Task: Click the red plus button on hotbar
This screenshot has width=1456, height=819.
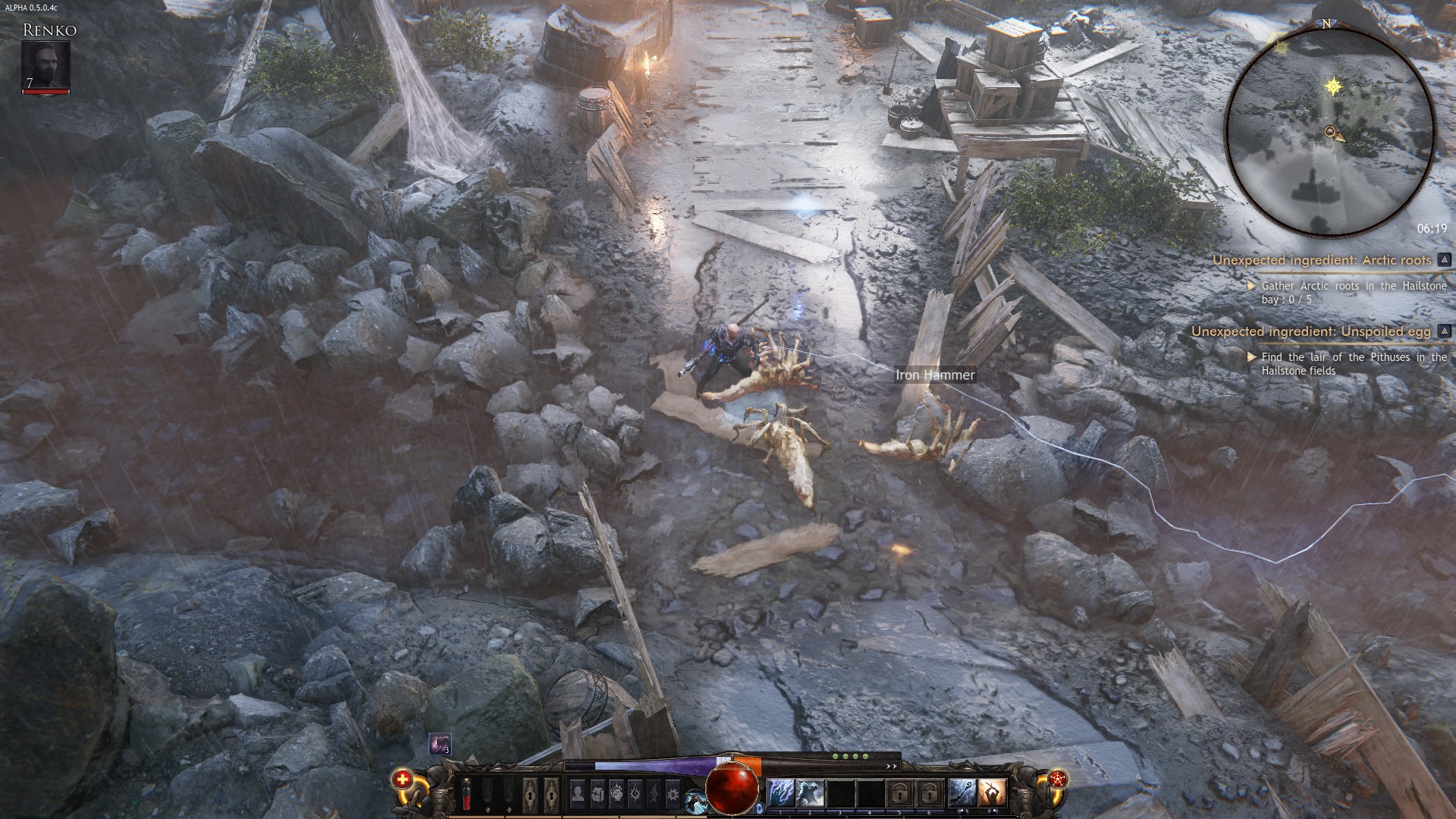Action: tap(403, 779)
